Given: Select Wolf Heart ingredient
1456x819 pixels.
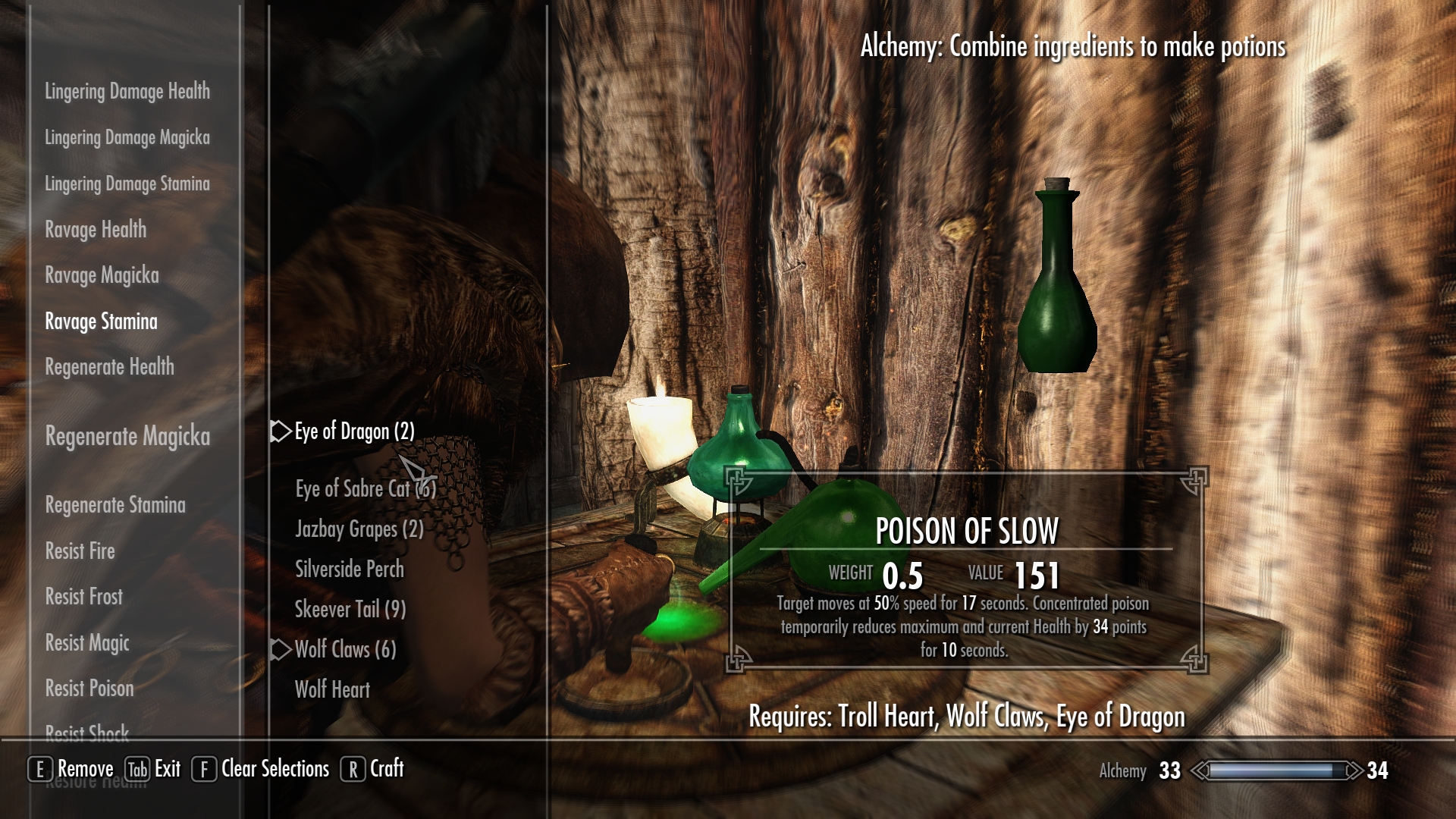Looking at the screenshot, I should coord(332,690).
